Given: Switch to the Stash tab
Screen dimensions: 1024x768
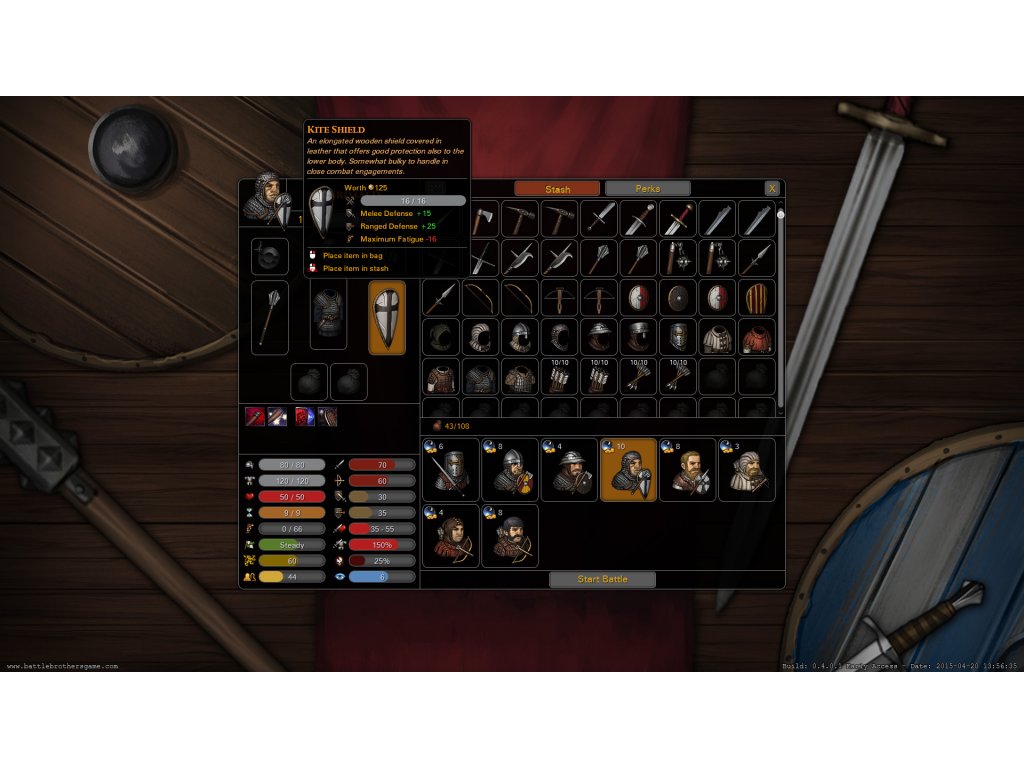Looking at the screenshot, I should coord(557,189).
